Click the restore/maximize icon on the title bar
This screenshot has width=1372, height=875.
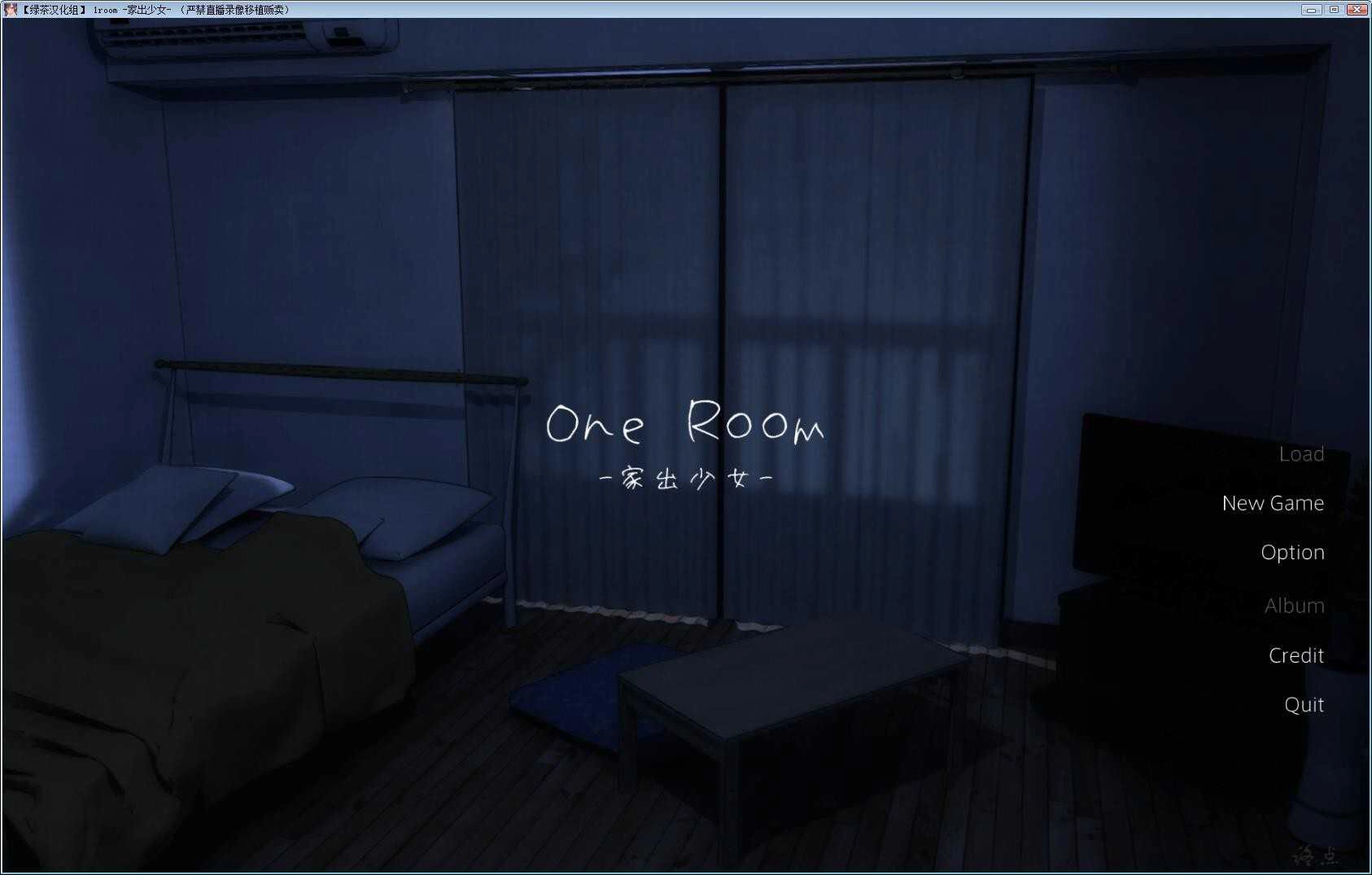1335,9
